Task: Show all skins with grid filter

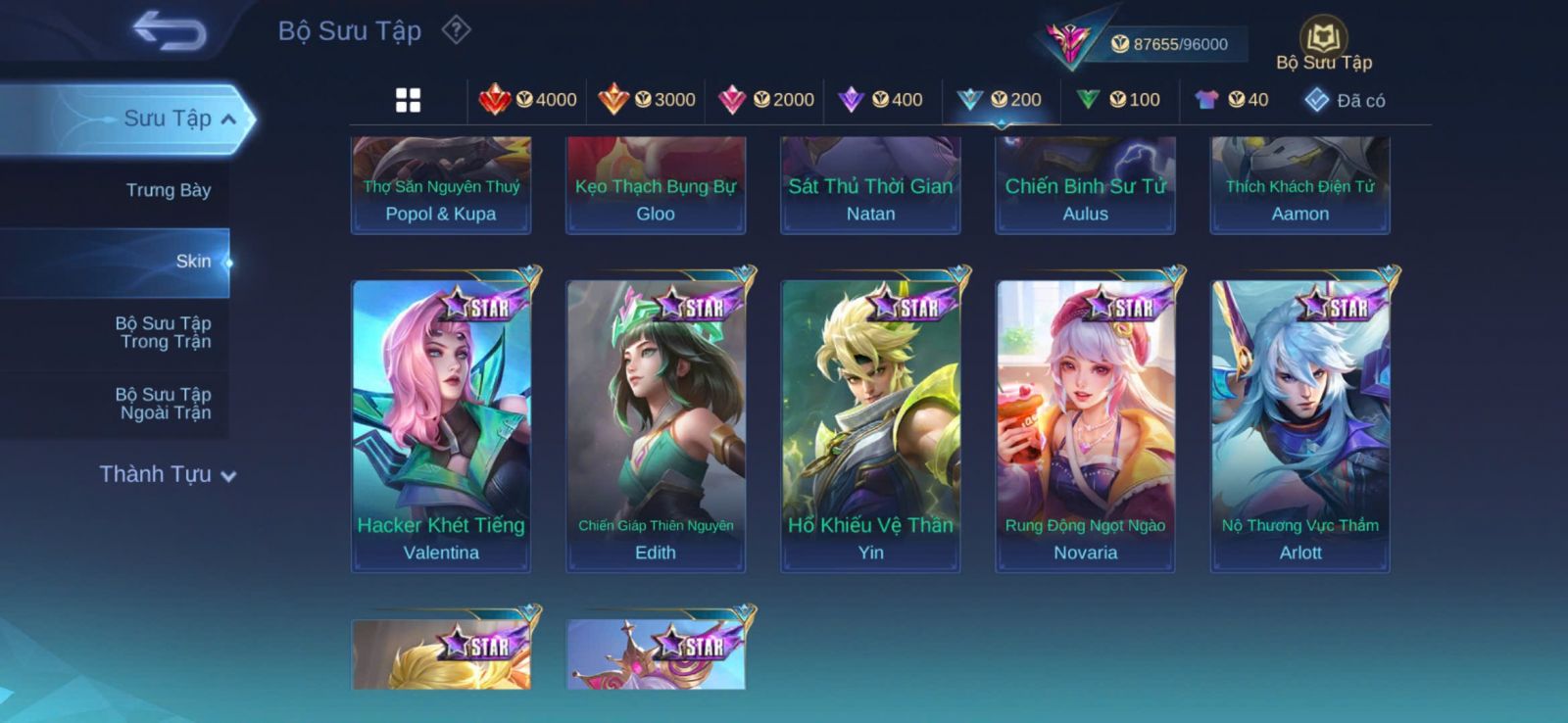Action: click(x=408, y=100)
